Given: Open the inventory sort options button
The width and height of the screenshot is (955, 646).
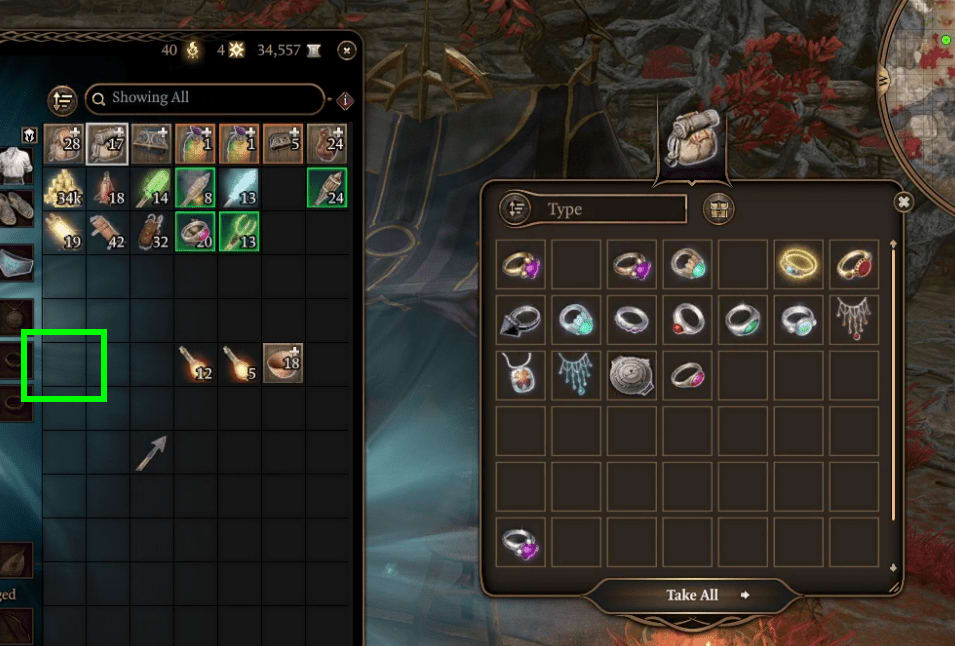Looking at the screenshot, I should tap(63, 99).
